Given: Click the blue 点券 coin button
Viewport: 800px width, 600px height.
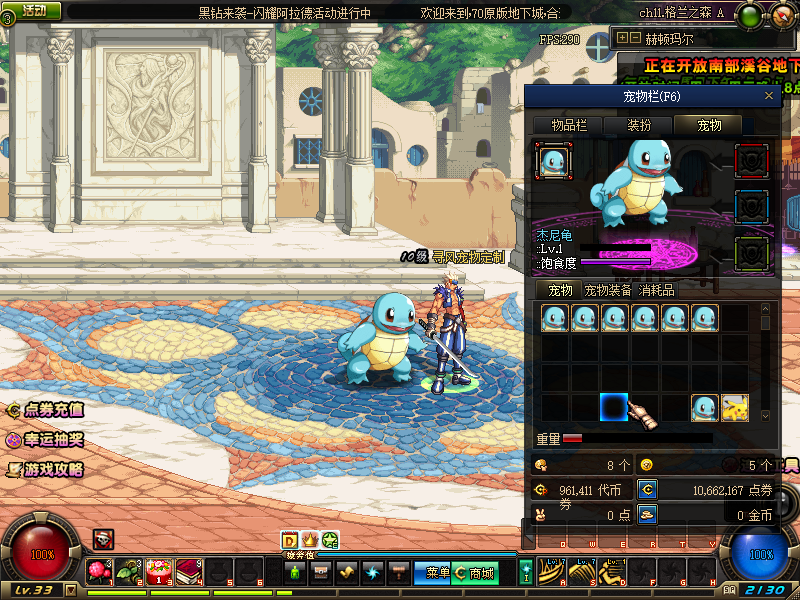Looking at the screenshot, I should (648, 490).
